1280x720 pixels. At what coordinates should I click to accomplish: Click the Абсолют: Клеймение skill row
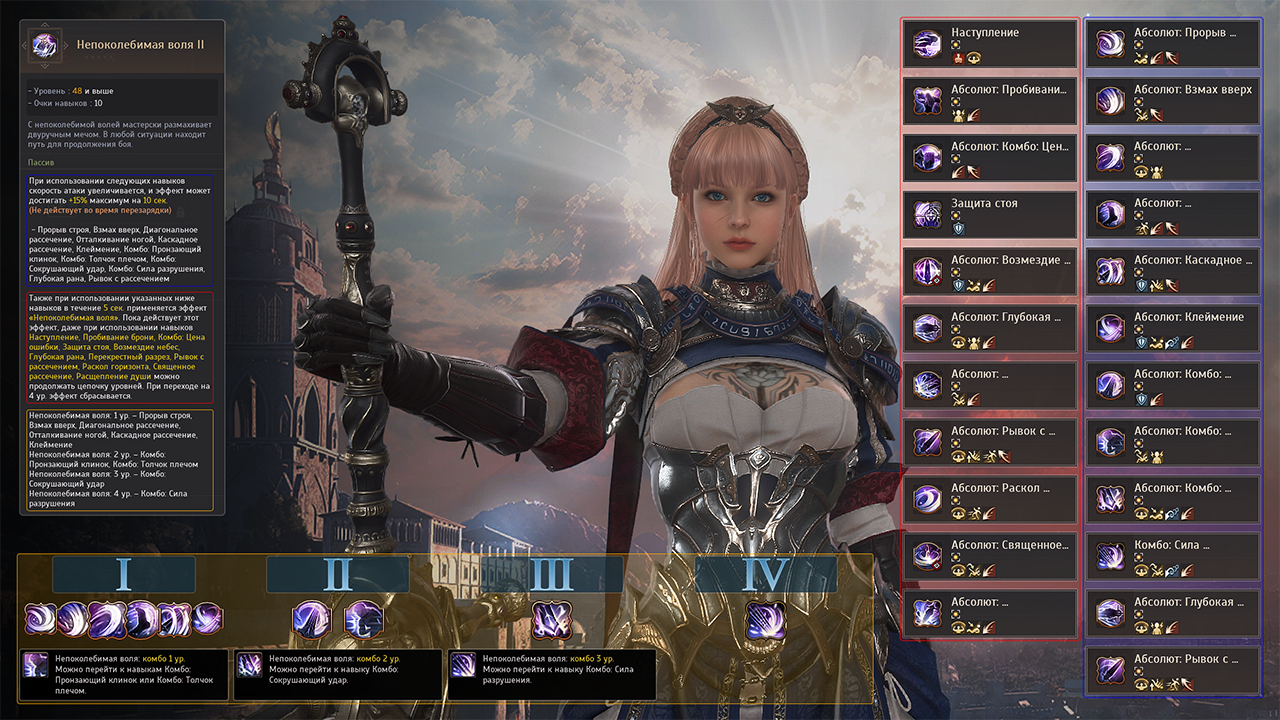click(1173, 329)
